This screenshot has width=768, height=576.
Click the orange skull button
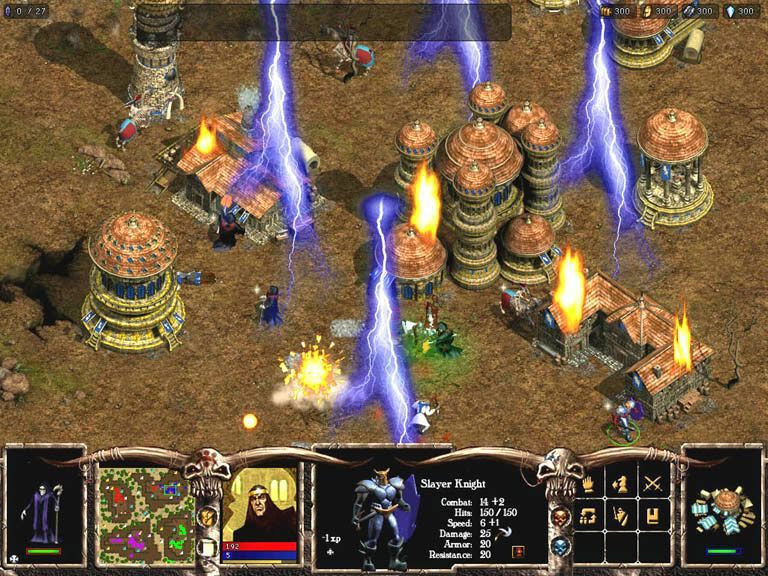click(x=560, y=517)
